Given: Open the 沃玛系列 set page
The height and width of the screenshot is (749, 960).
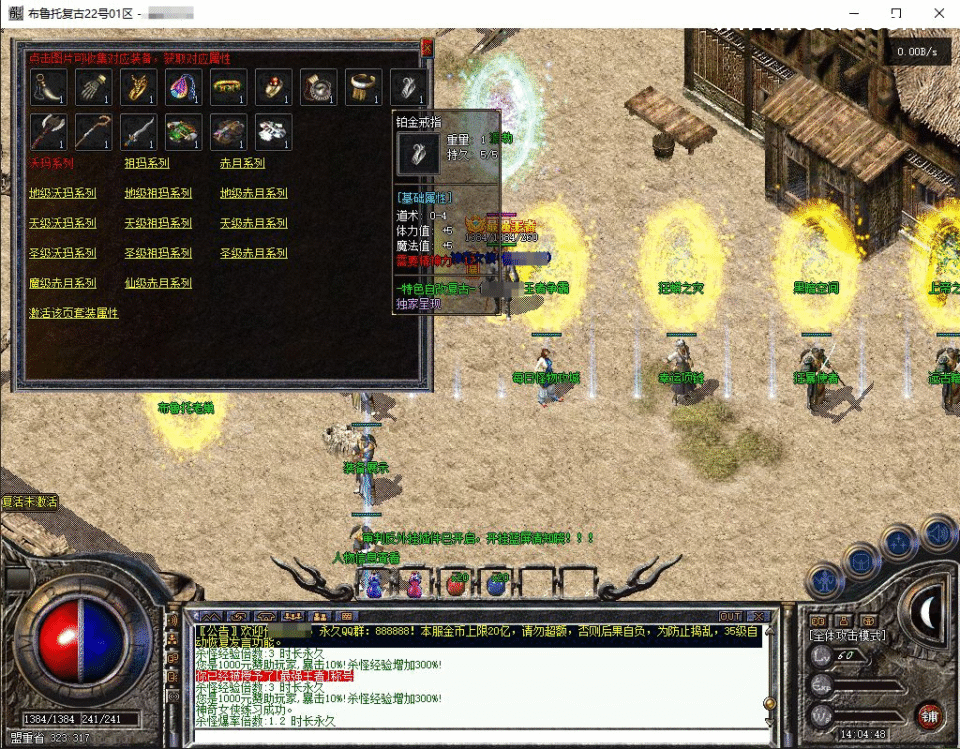Looking at the screenshot, I should [51, 163].
